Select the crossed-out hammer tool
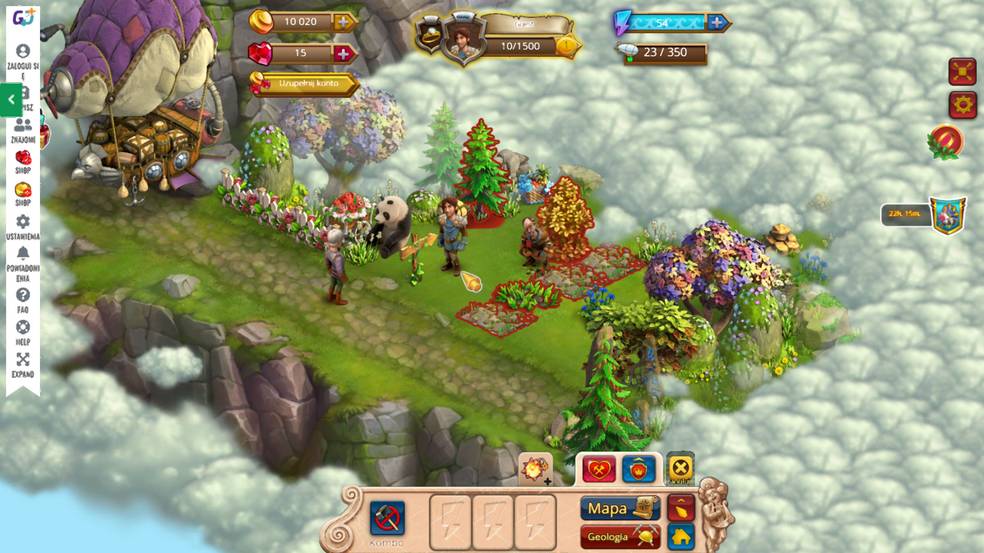The image size is (984, 553). (x=387, y=519)
